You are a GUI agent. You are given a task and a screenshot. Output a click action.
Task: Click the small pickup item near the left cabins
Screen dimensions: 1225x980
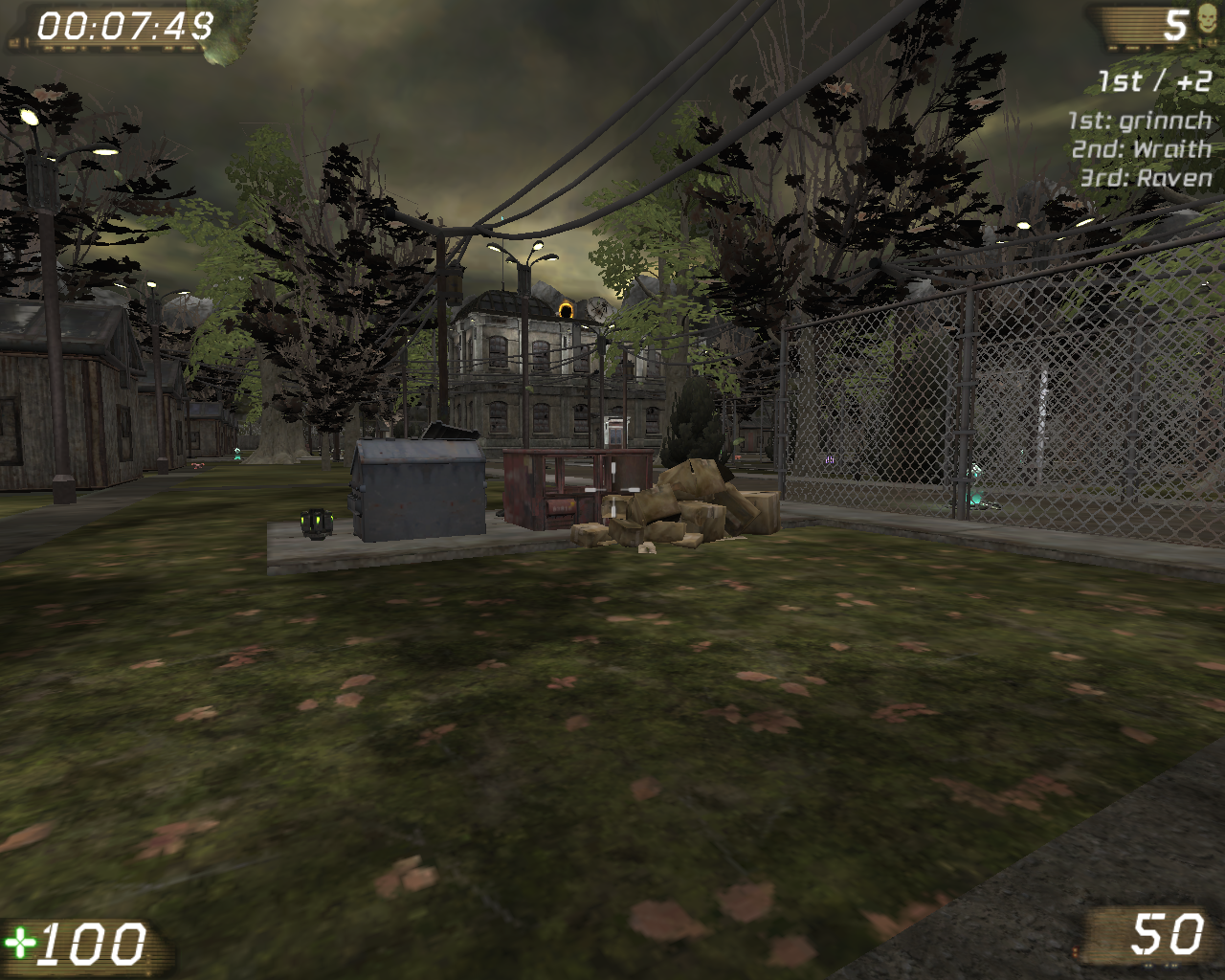tap(199, 466)
